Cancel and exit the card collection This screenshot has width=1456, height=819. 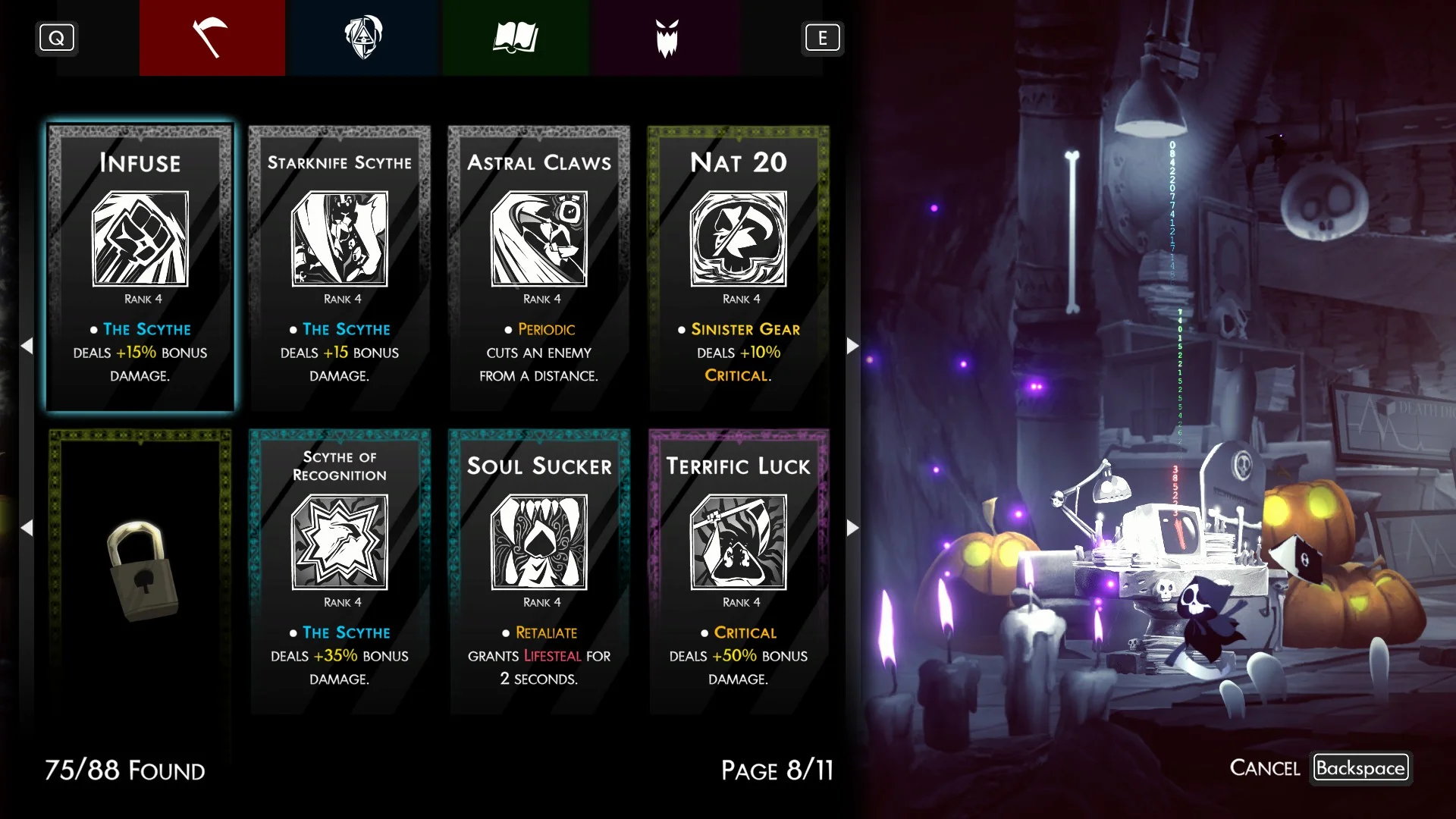tap(1360, 767)
